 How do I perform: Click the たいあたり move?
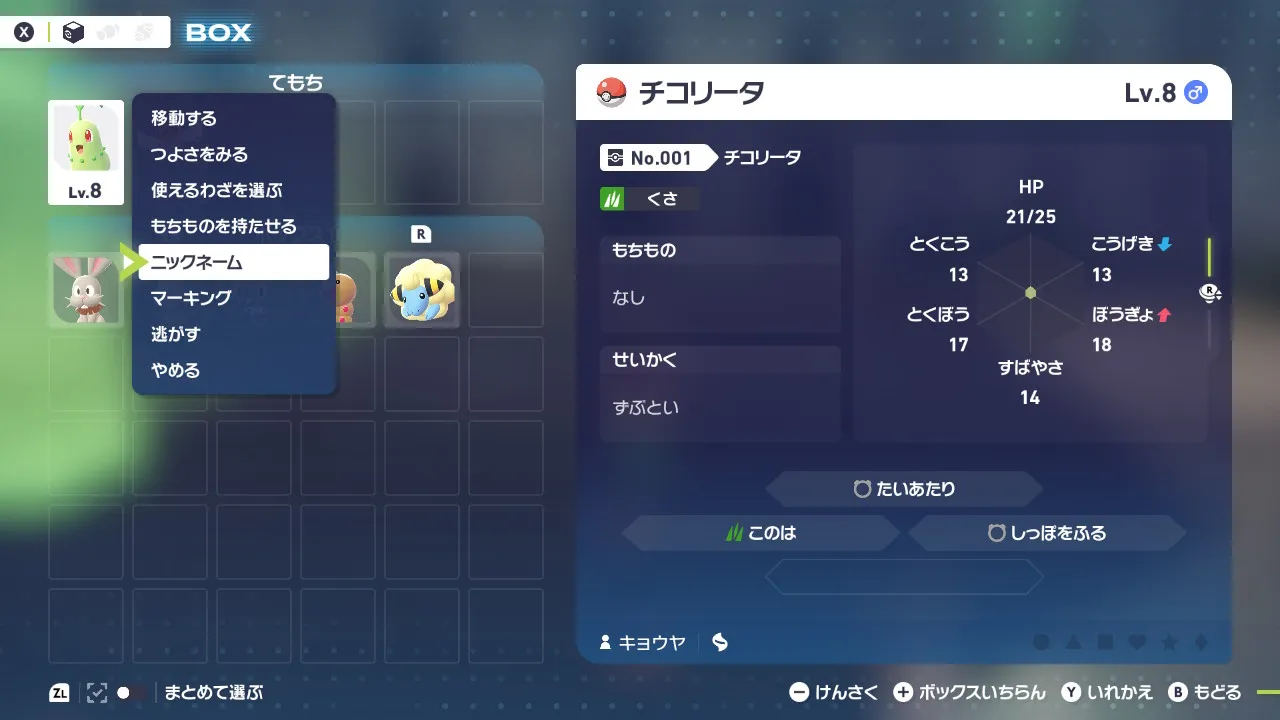coord(904,489)
